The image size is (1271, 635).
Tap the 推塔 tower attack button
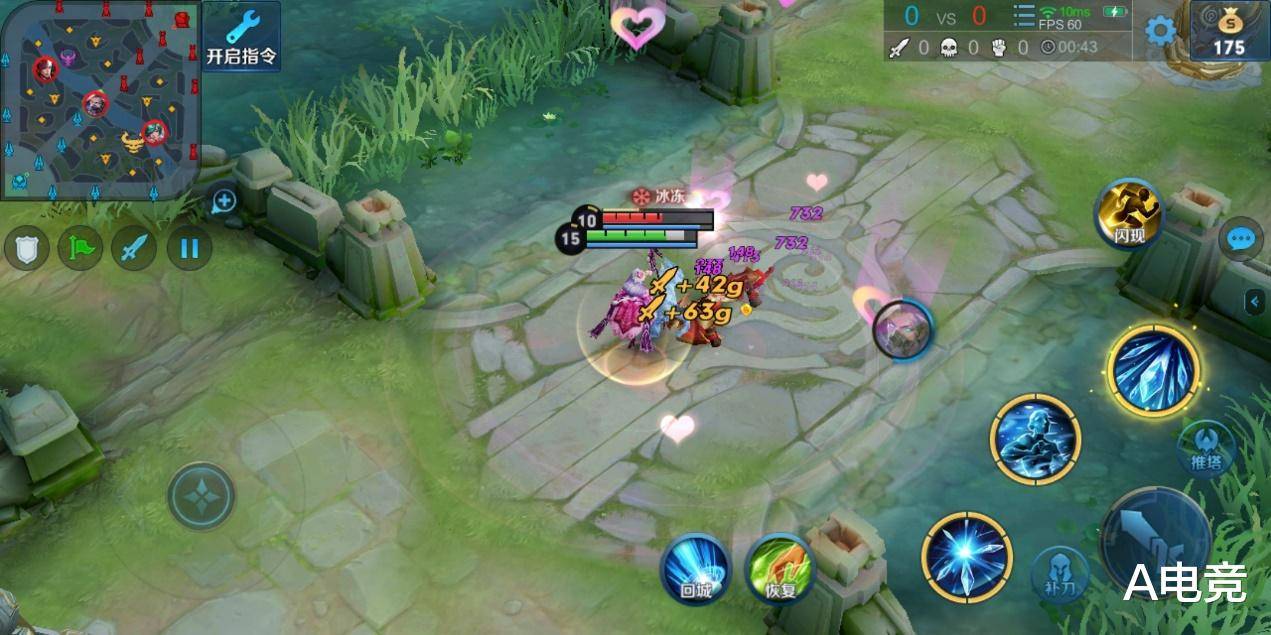coord(1206,449)
